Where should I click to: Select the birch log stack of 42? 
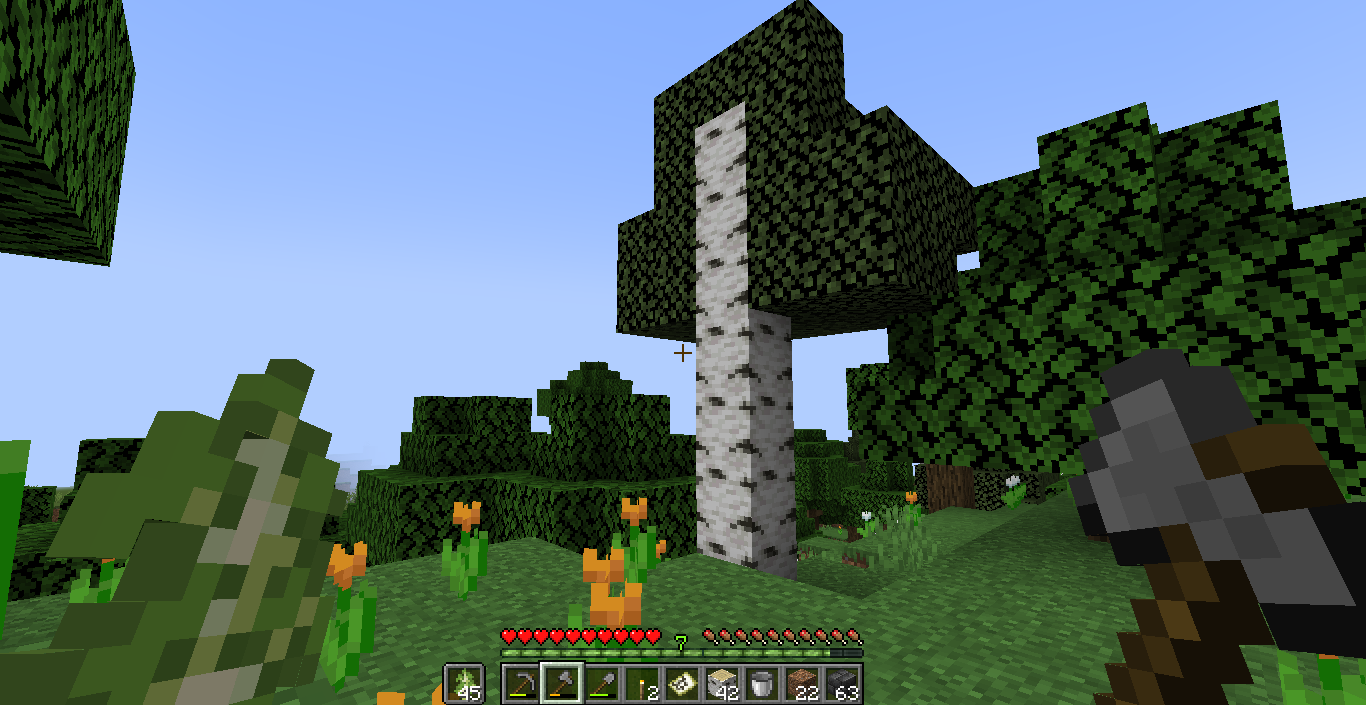721,684
